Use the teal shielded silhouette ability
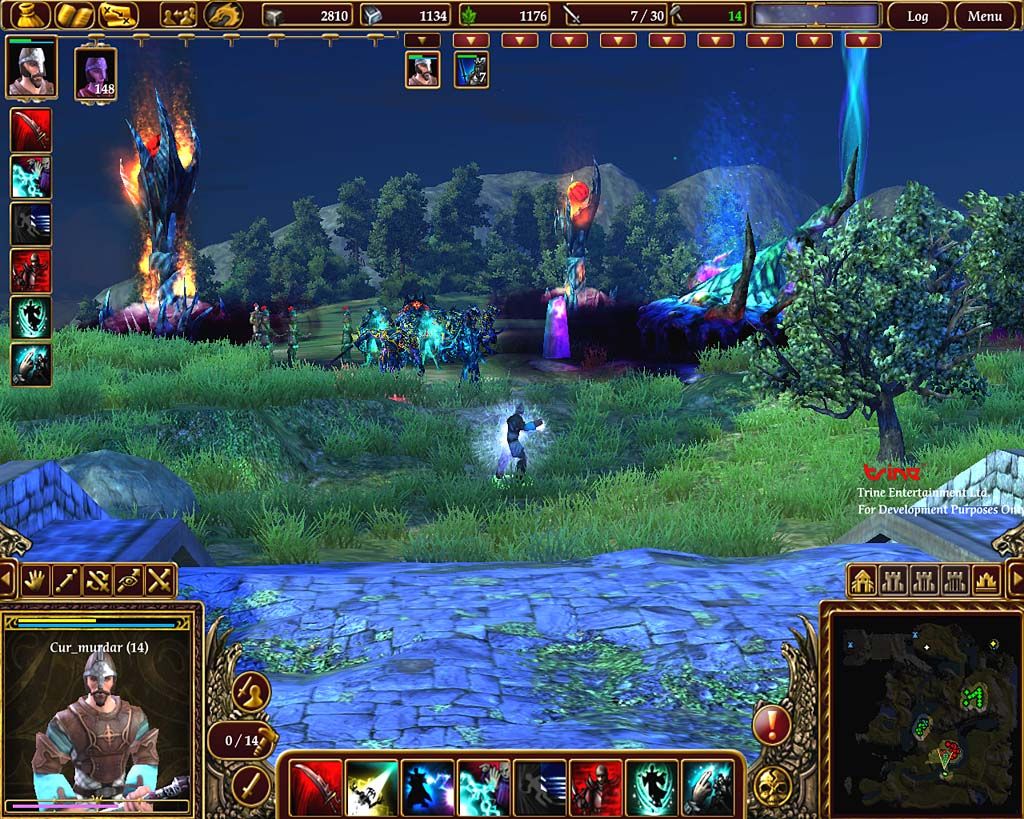The height and width of the screenshot is (819, 1024). [x=652, y=787]
